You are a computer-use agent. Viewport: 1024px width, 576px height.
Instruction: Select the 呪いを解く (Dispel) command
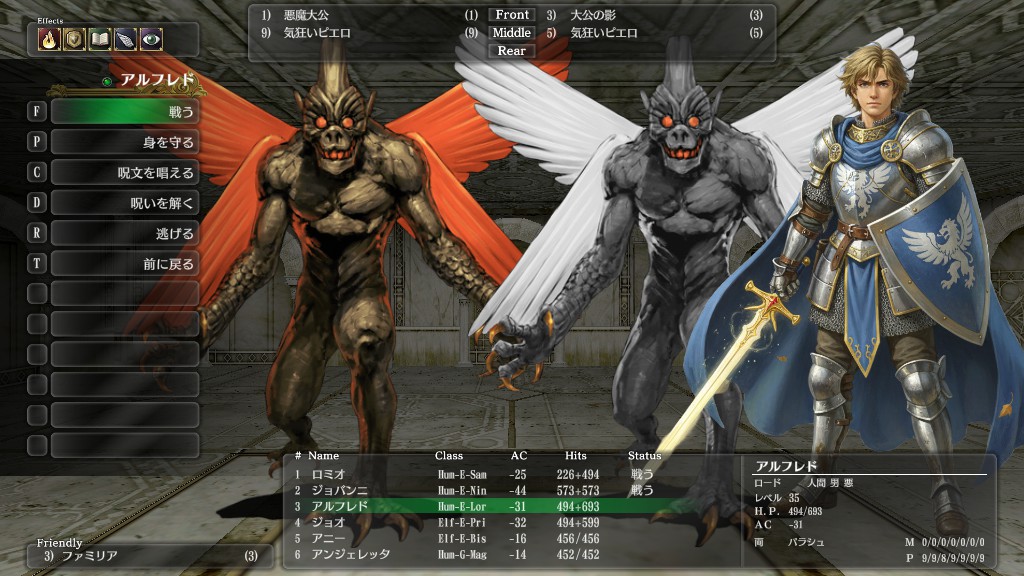124,203
